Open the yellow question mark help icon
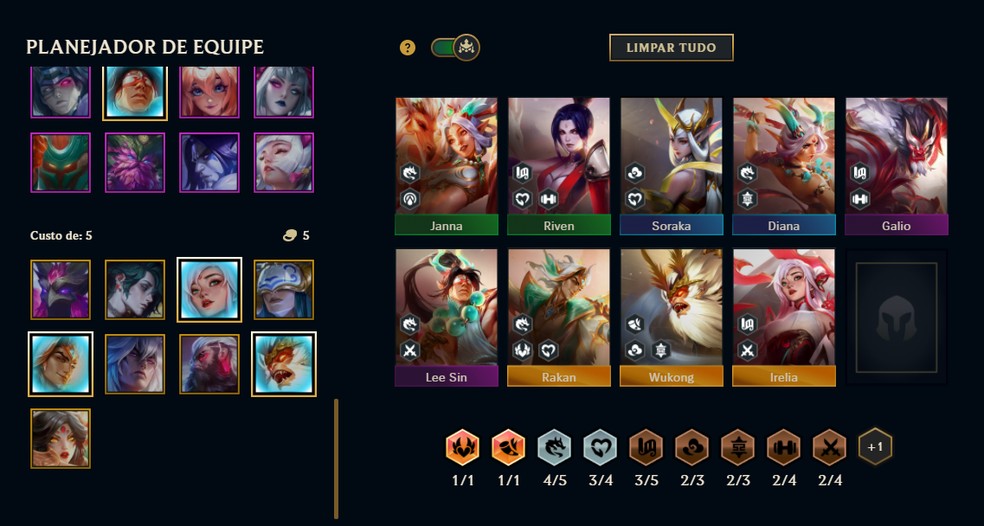This screenshot has width=984, height=526. pyautogui.click(x=407, y=48)
